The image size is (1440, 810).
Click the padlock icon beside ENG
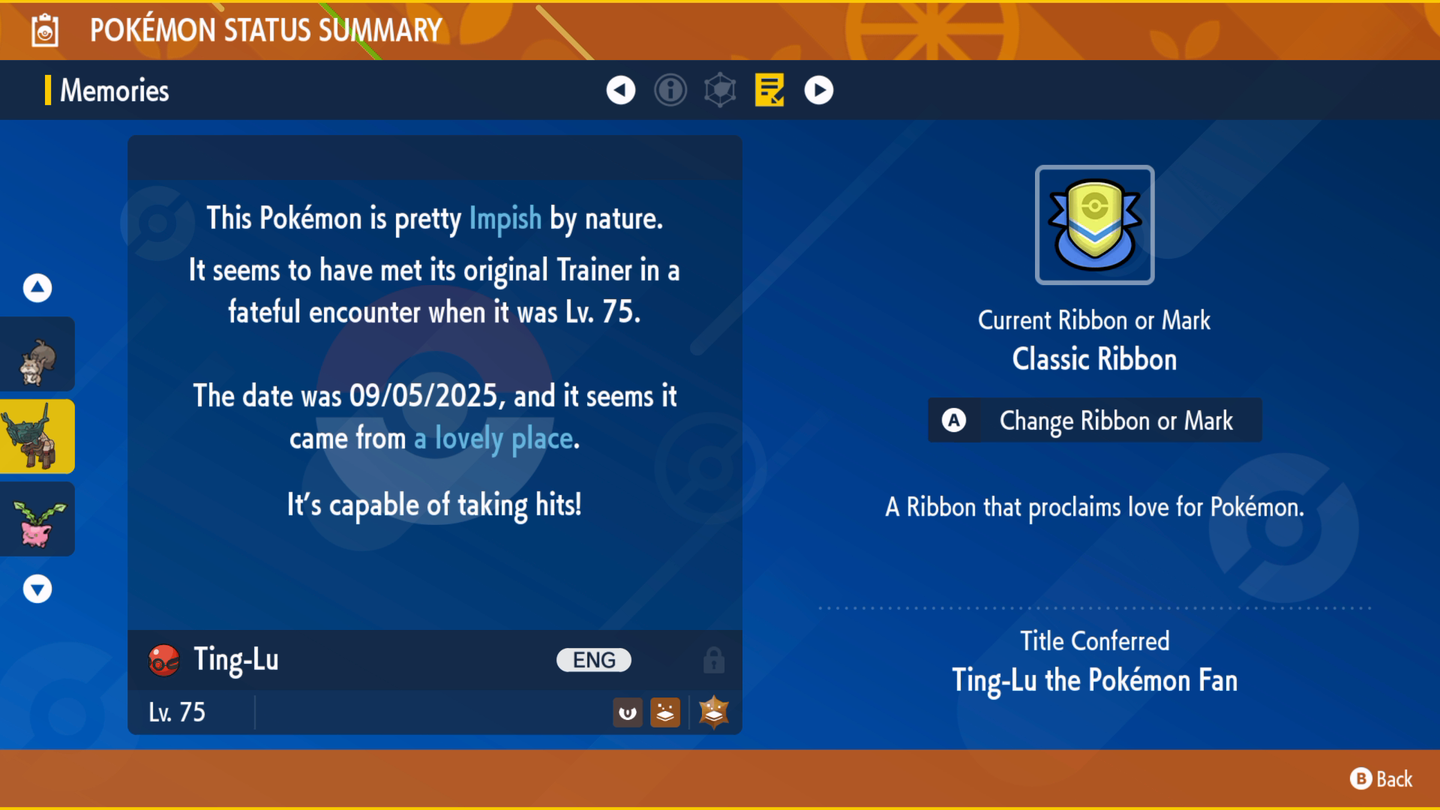tap(714, 660)
